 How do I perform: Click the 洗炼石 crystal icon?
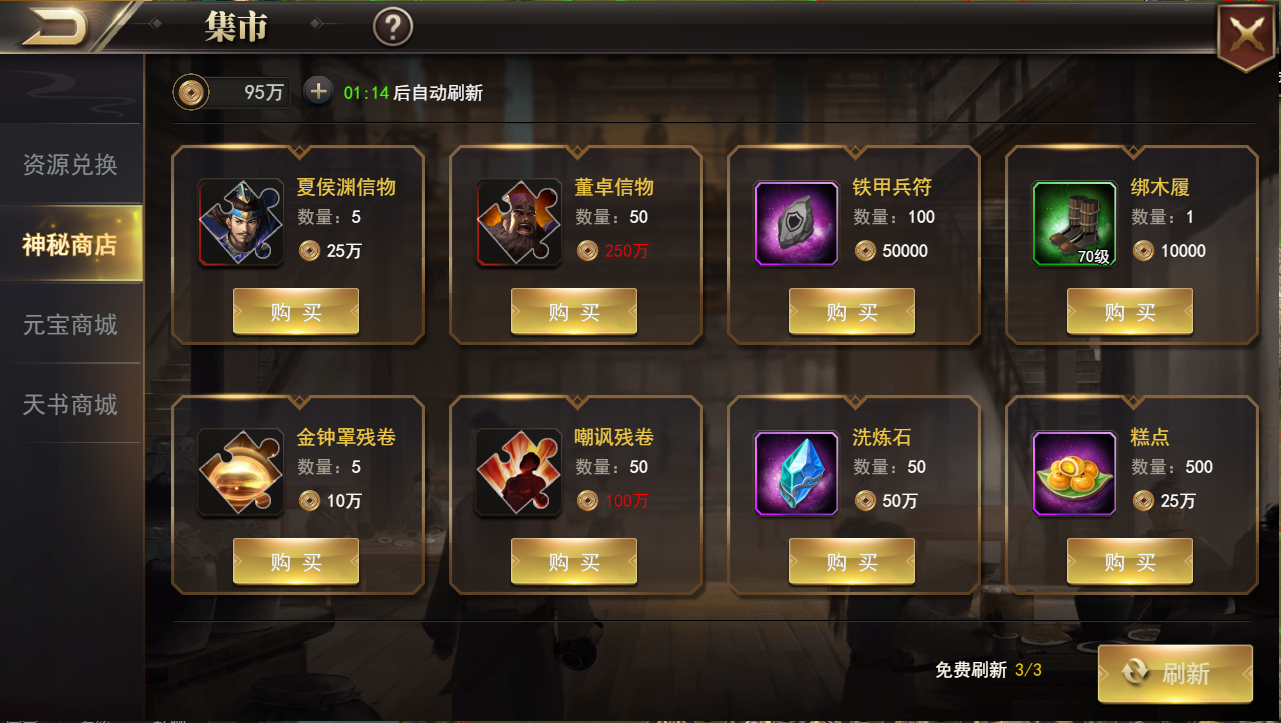coord(796,472)
